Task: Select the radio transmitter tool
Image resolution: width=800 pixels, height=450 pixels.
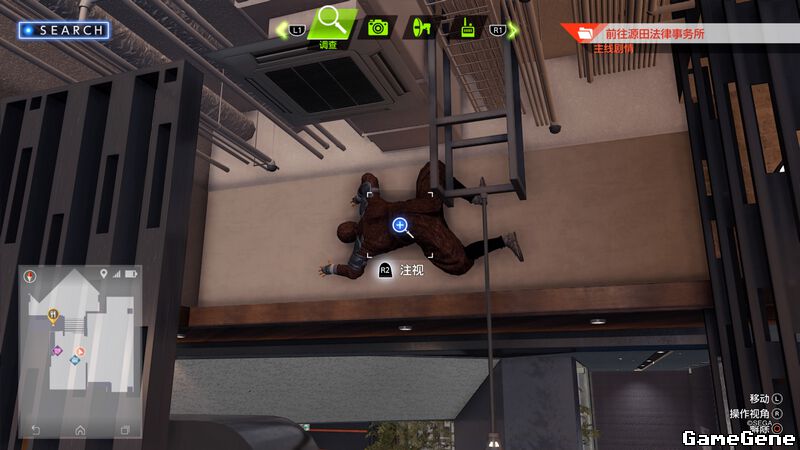Action: pos(467,28)
